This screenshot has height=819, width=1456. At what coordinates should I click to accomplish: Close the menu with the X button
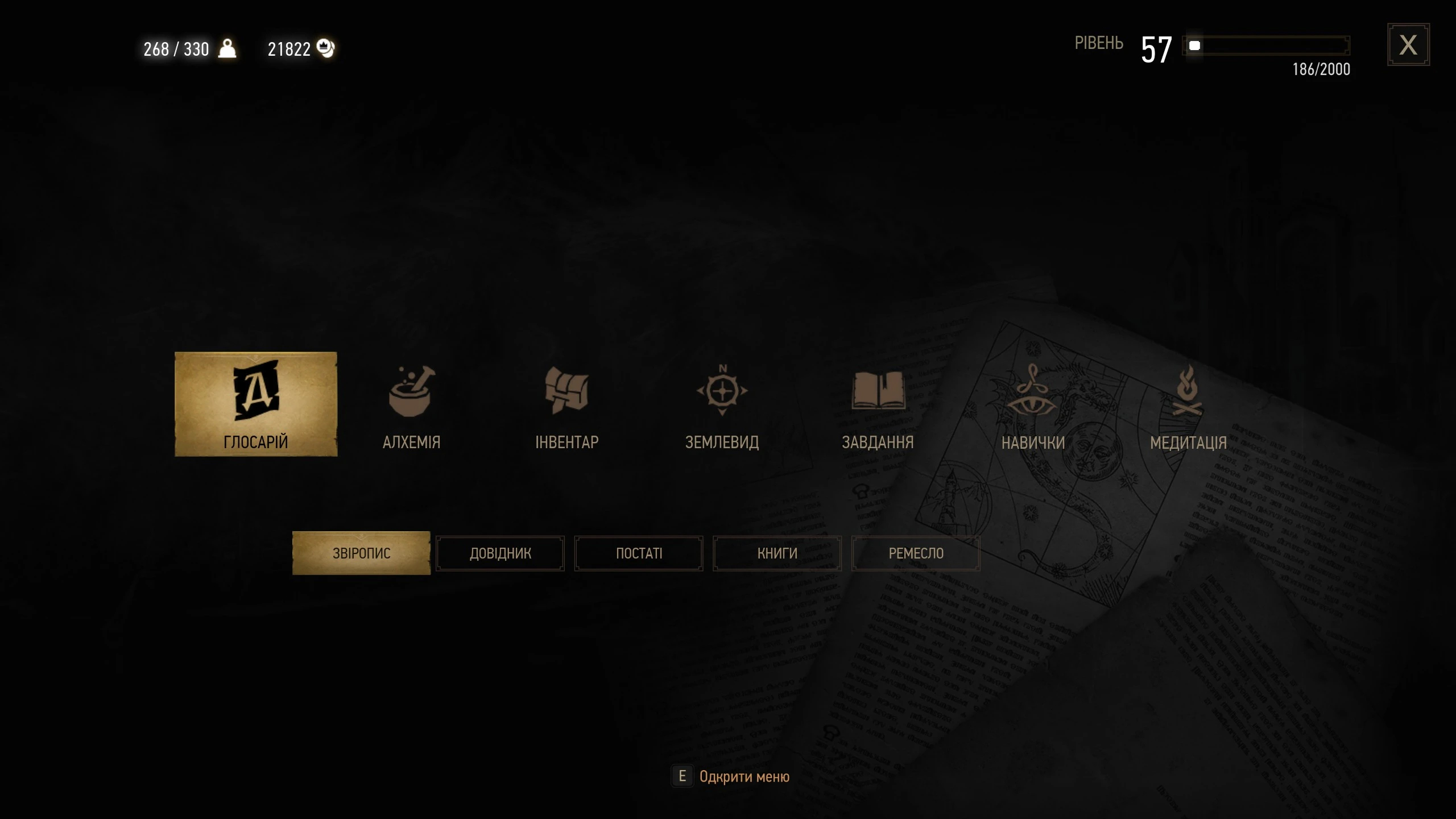click(1408, 45)
